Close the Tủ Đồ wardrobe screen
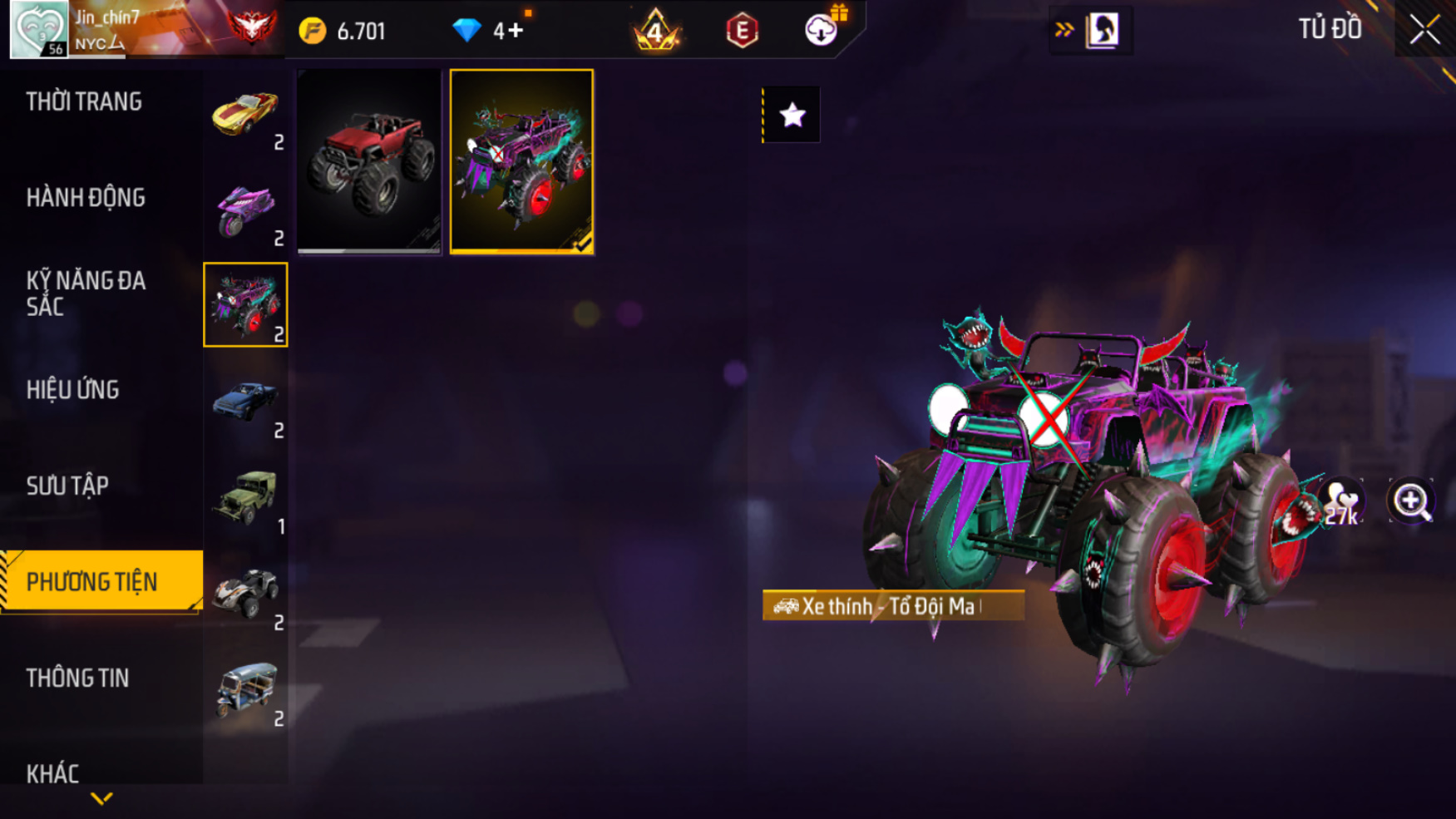Image resolution: width=1456 pixels, height=819 pixels. (1424, 30)
